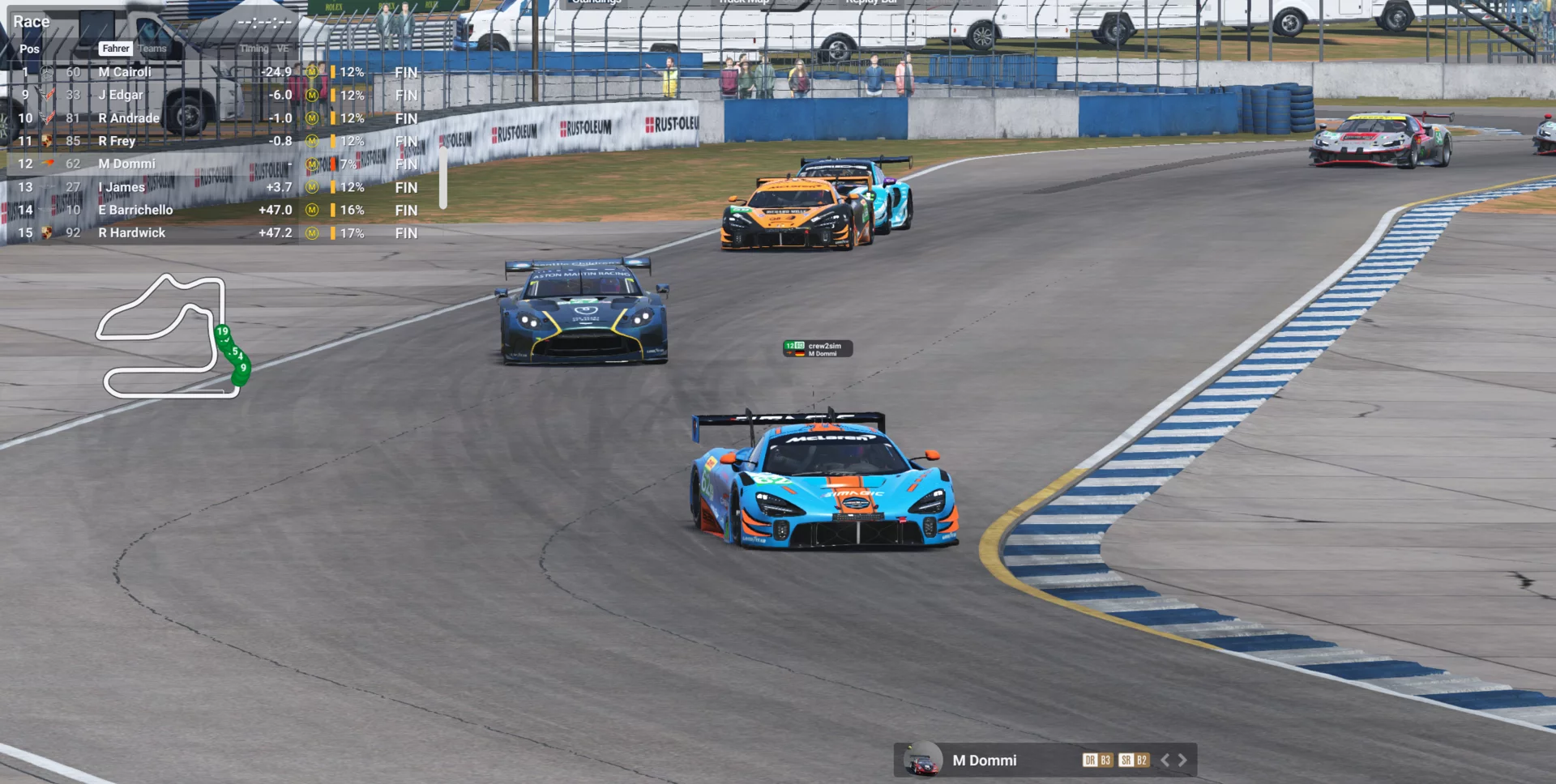Click the standings list scrollbar
1556x784 pixels.
pyautogui.click(x=442, y=177)
